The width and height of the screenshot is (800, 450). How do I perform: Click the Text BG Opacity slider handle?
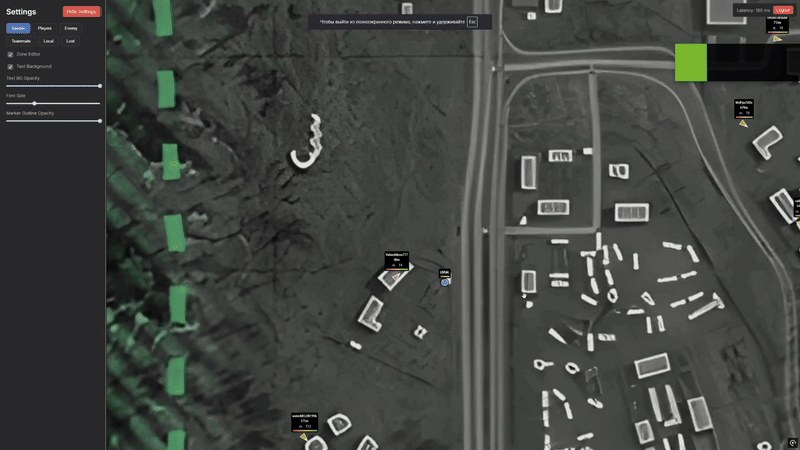tap(99, 86)
